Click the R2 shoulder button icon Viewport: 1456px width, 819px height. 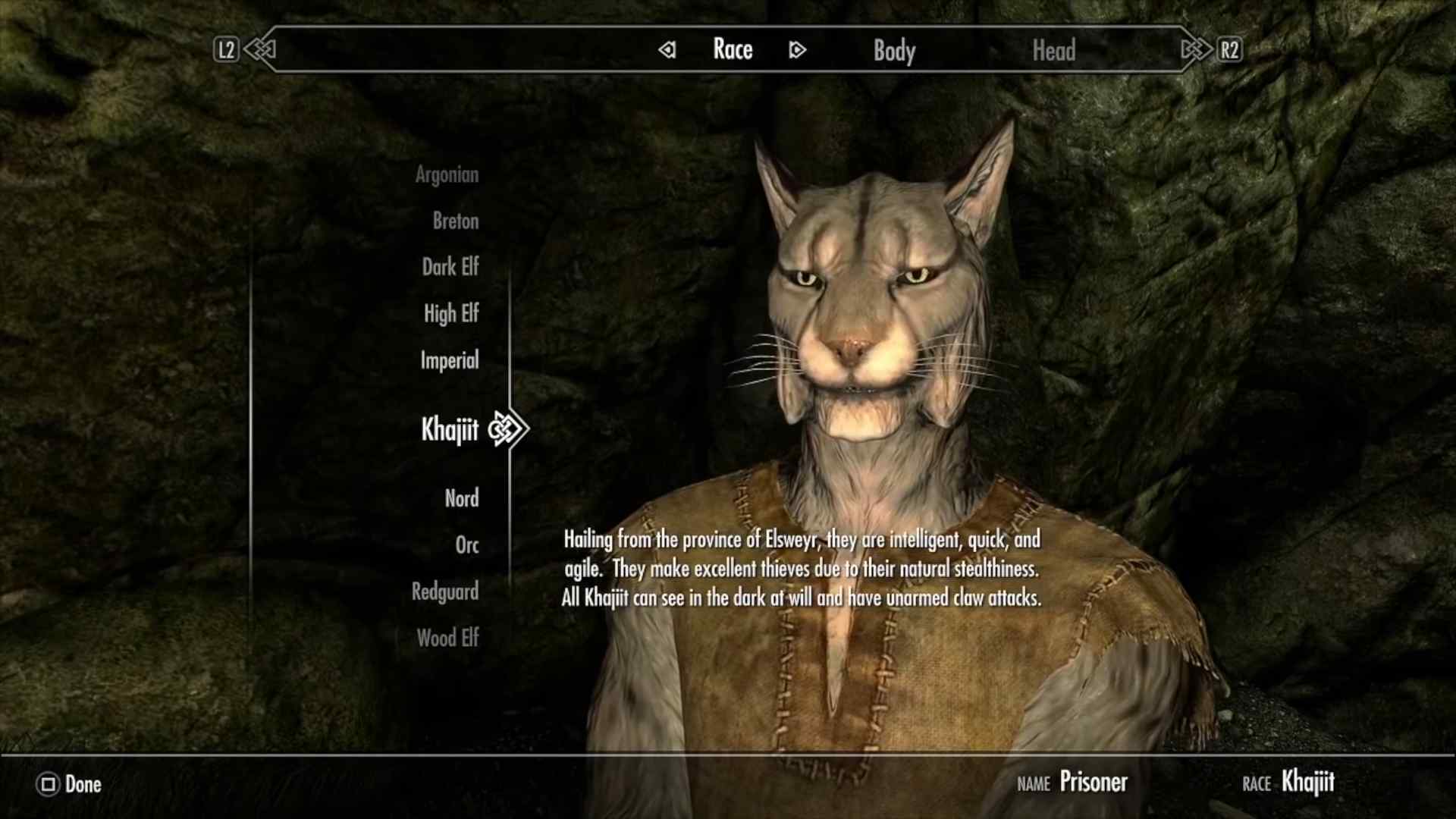tap(1231, 50)
